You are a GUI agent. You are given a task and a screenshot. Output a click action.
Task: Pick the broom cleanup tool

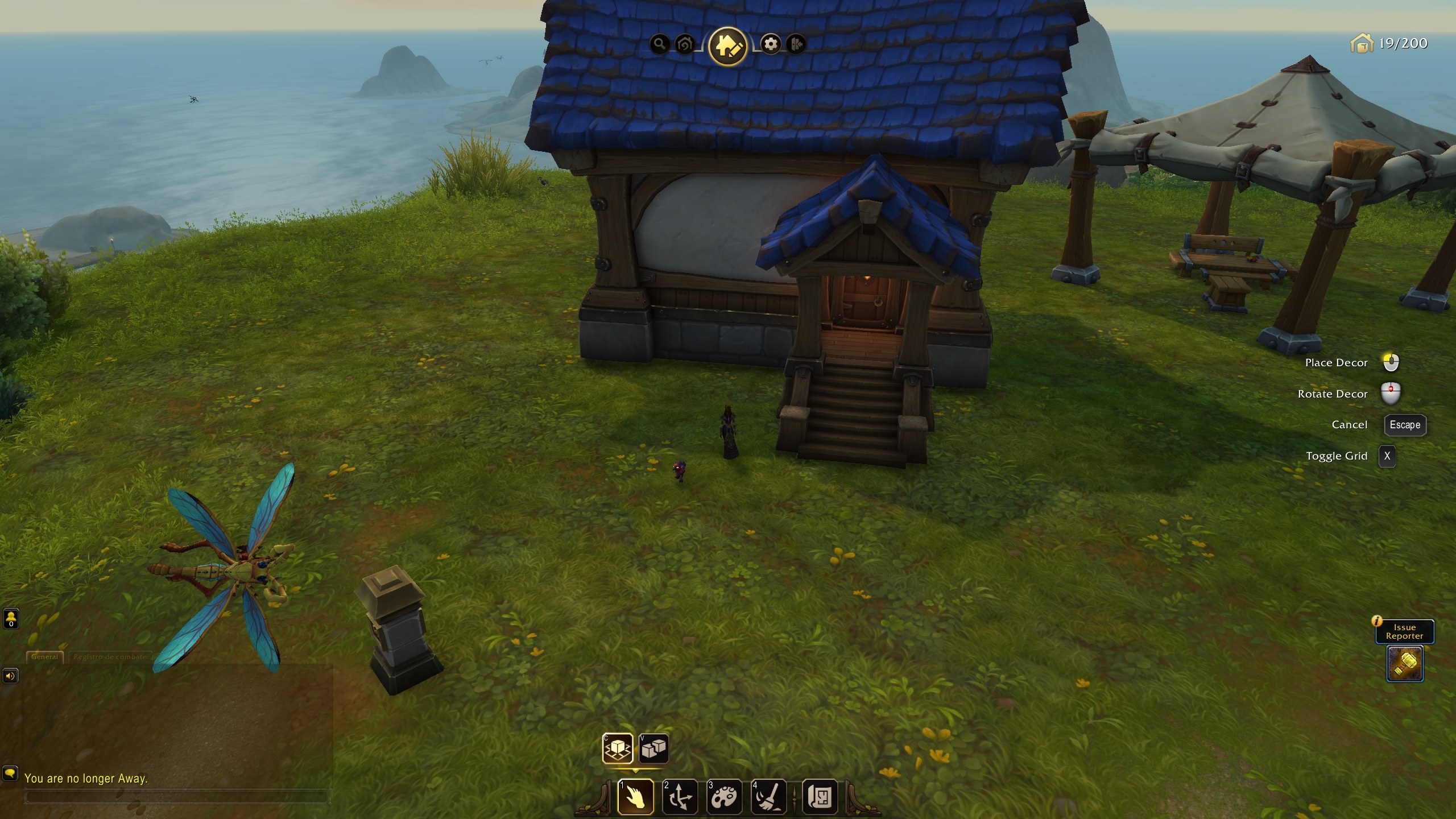pos(768,797)
